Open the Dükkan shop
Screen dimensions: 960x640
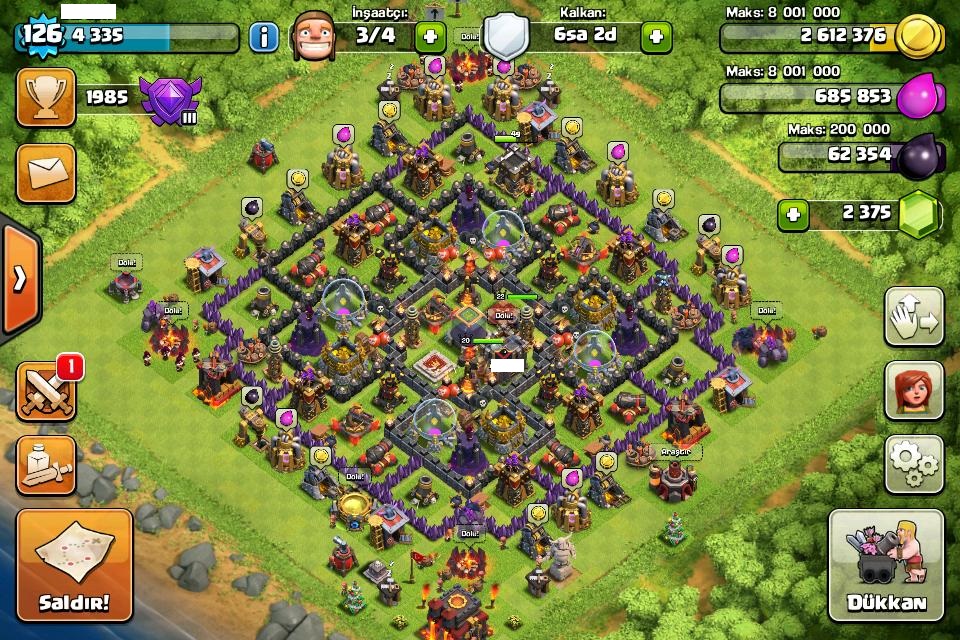coord(886,567)
